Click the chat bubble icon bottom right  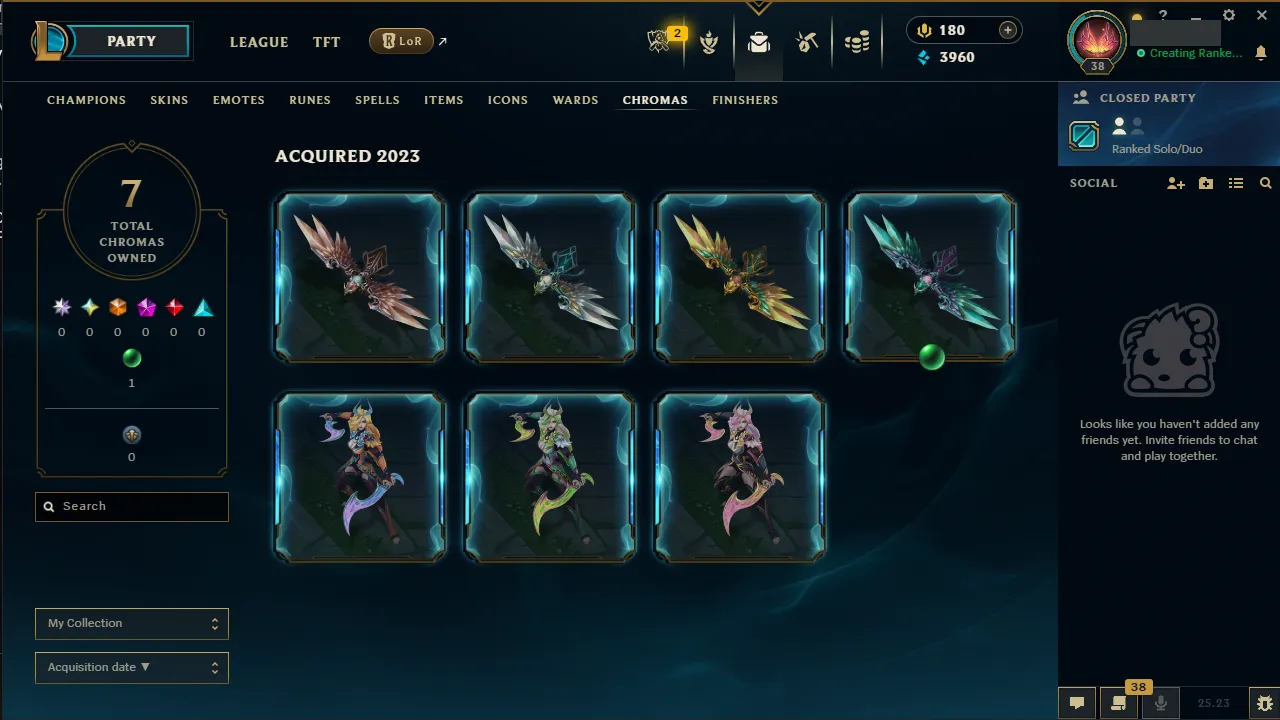pos(1077,702)
